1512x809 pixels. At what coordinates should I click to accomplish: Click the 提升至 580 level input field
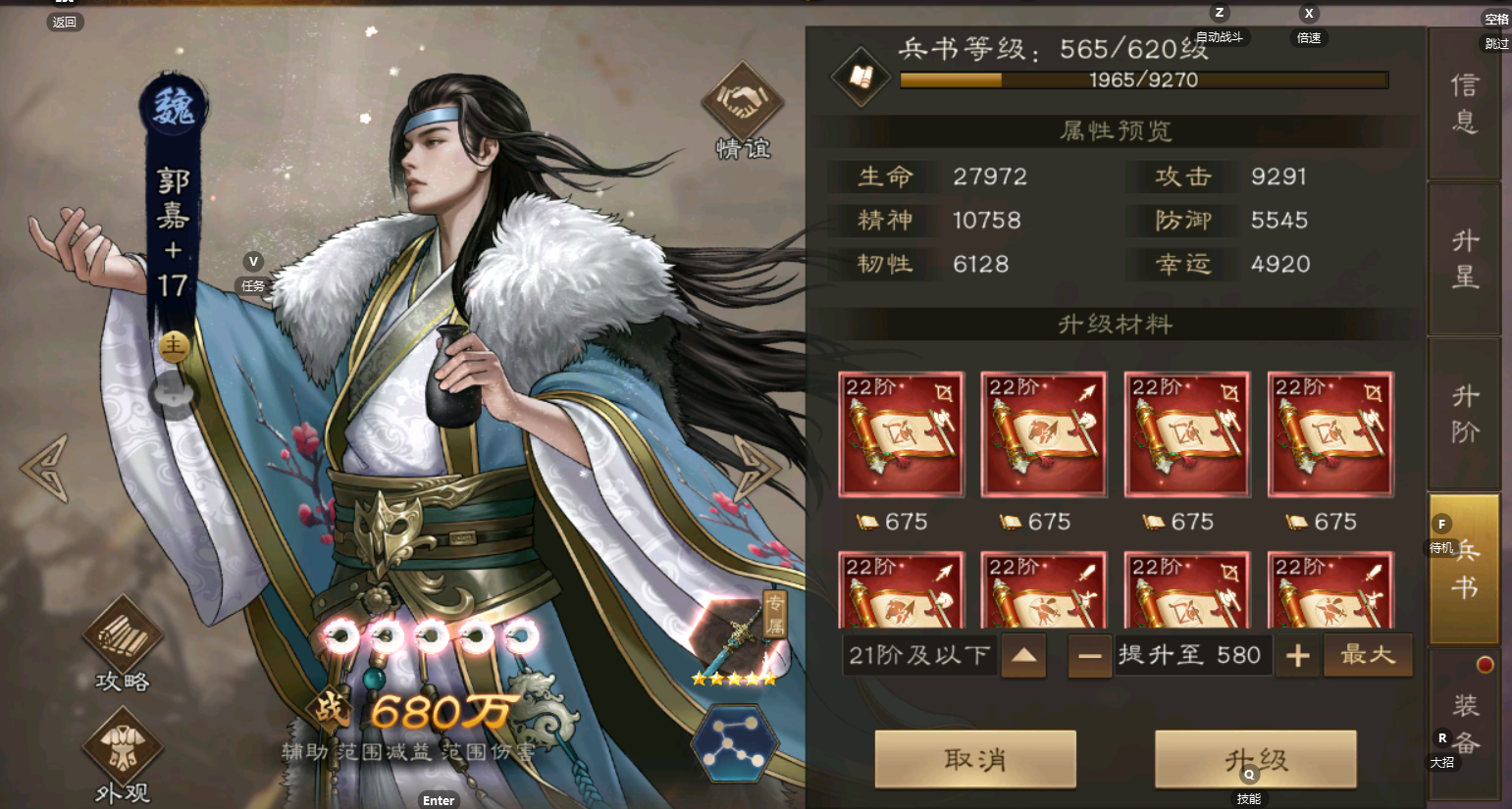1192,655
